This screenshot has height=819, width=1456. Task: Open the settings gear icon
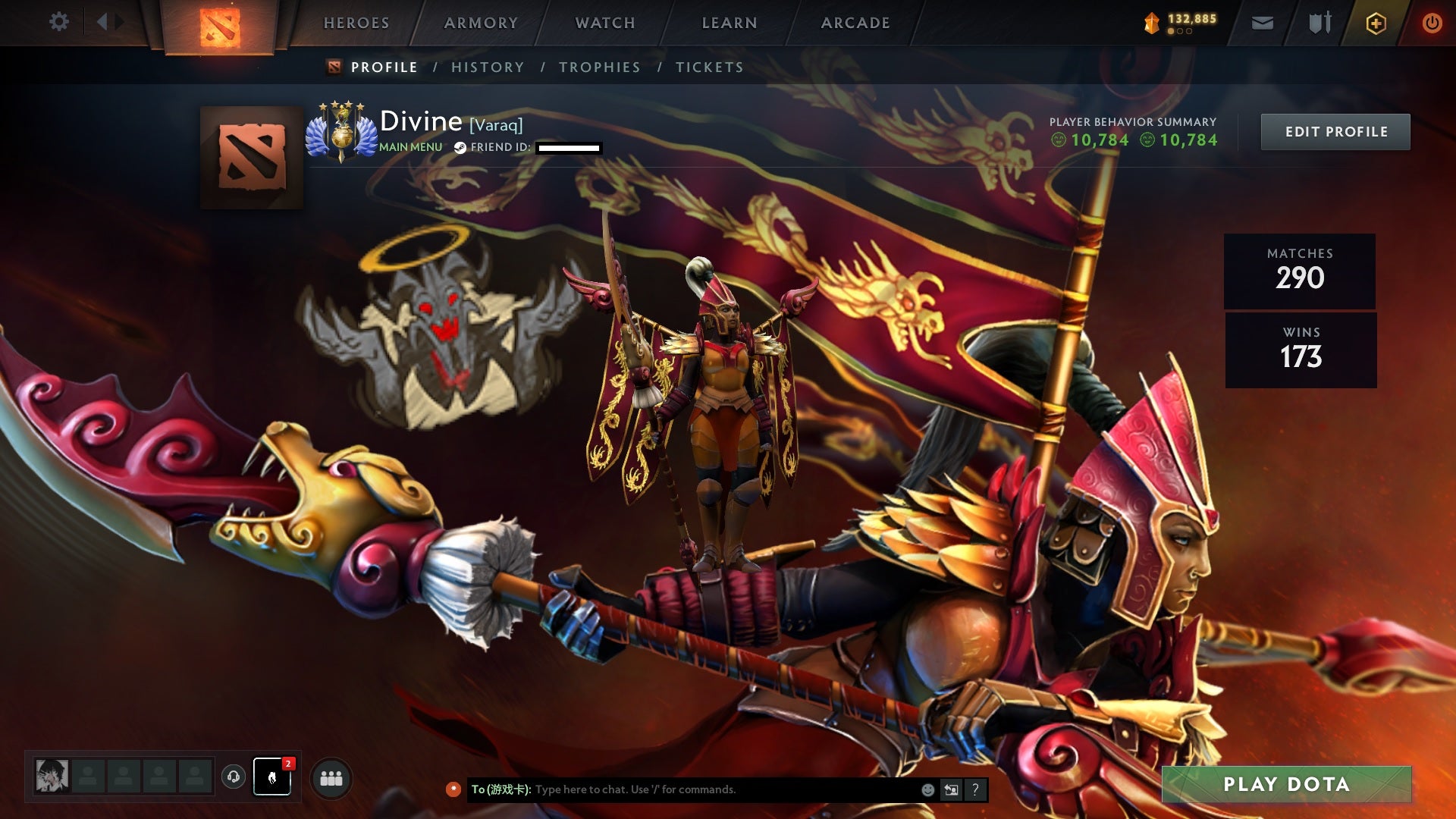tap(59, 22)
